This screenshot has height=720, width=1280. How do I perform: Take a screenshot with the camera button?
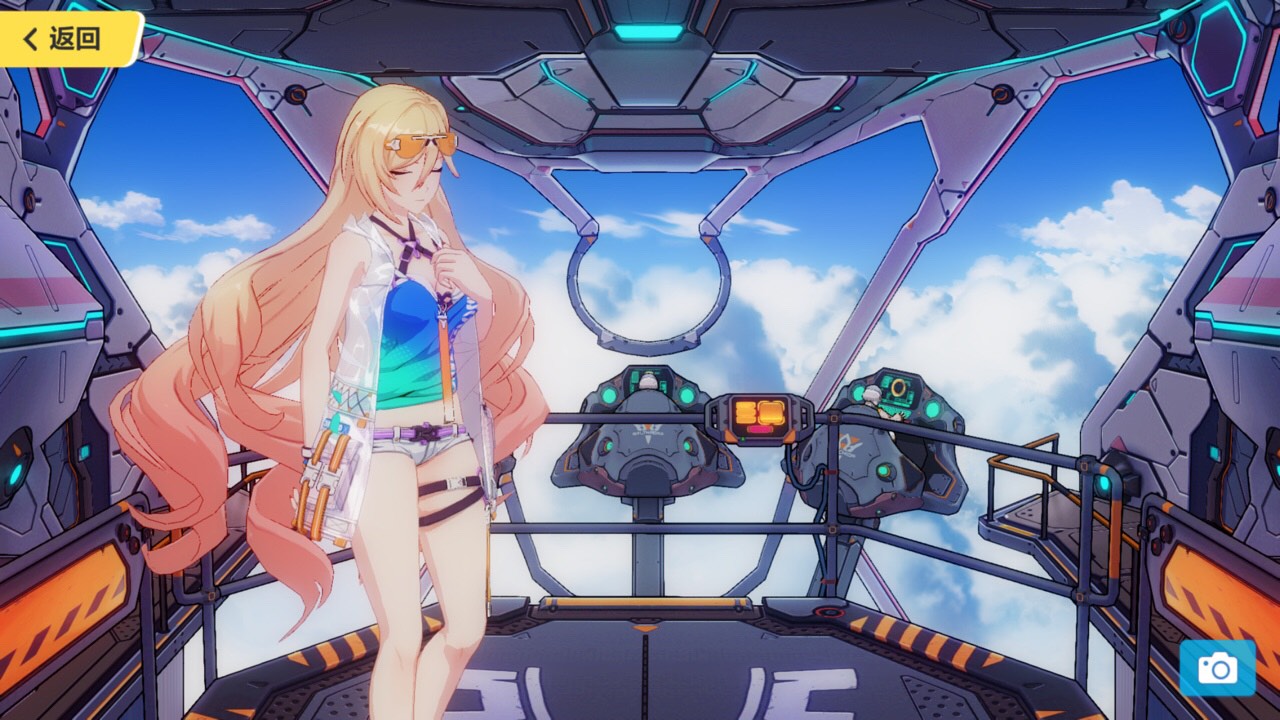1217,668
